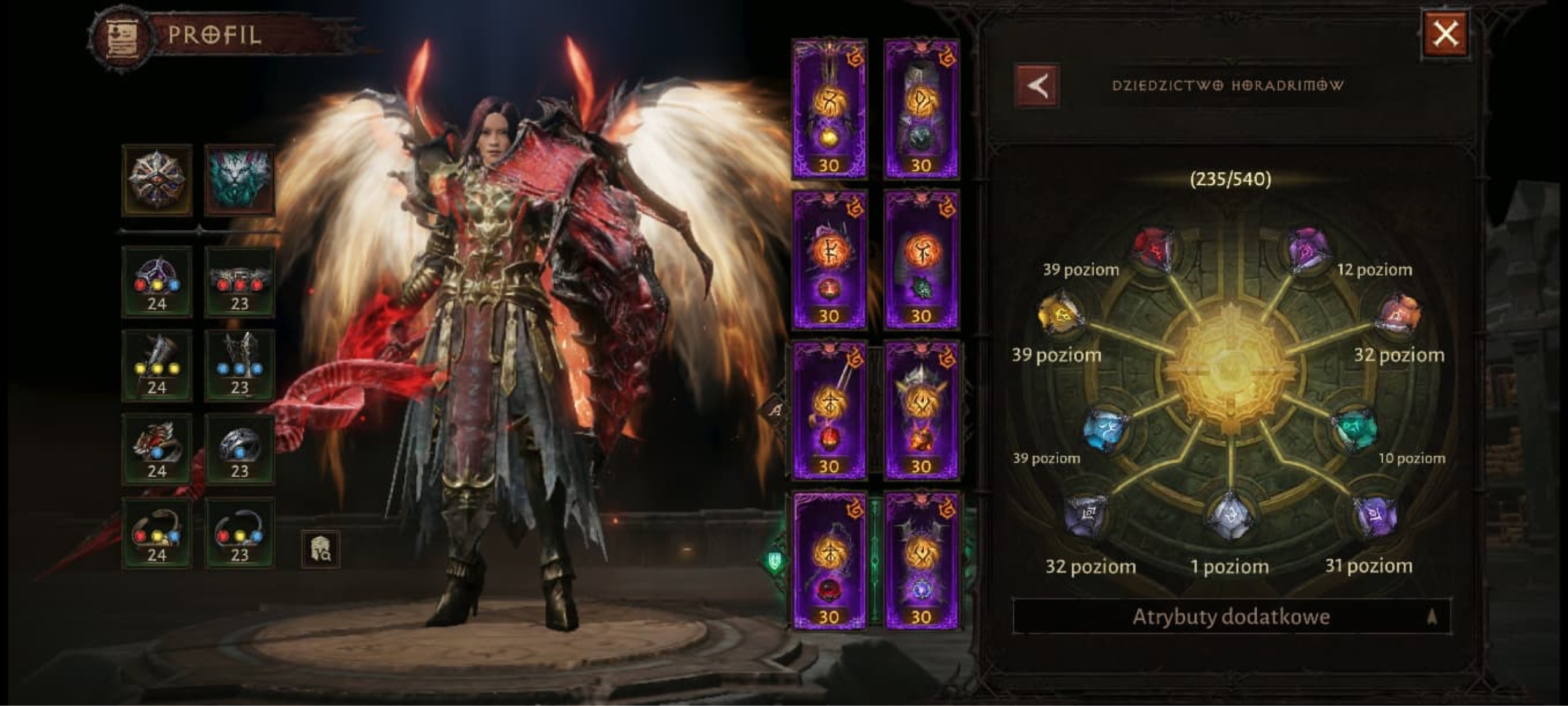This screenshot has width=1568, height=706.
Task: Inspect the round shield emblem slot
Action: tap(157, 180)
